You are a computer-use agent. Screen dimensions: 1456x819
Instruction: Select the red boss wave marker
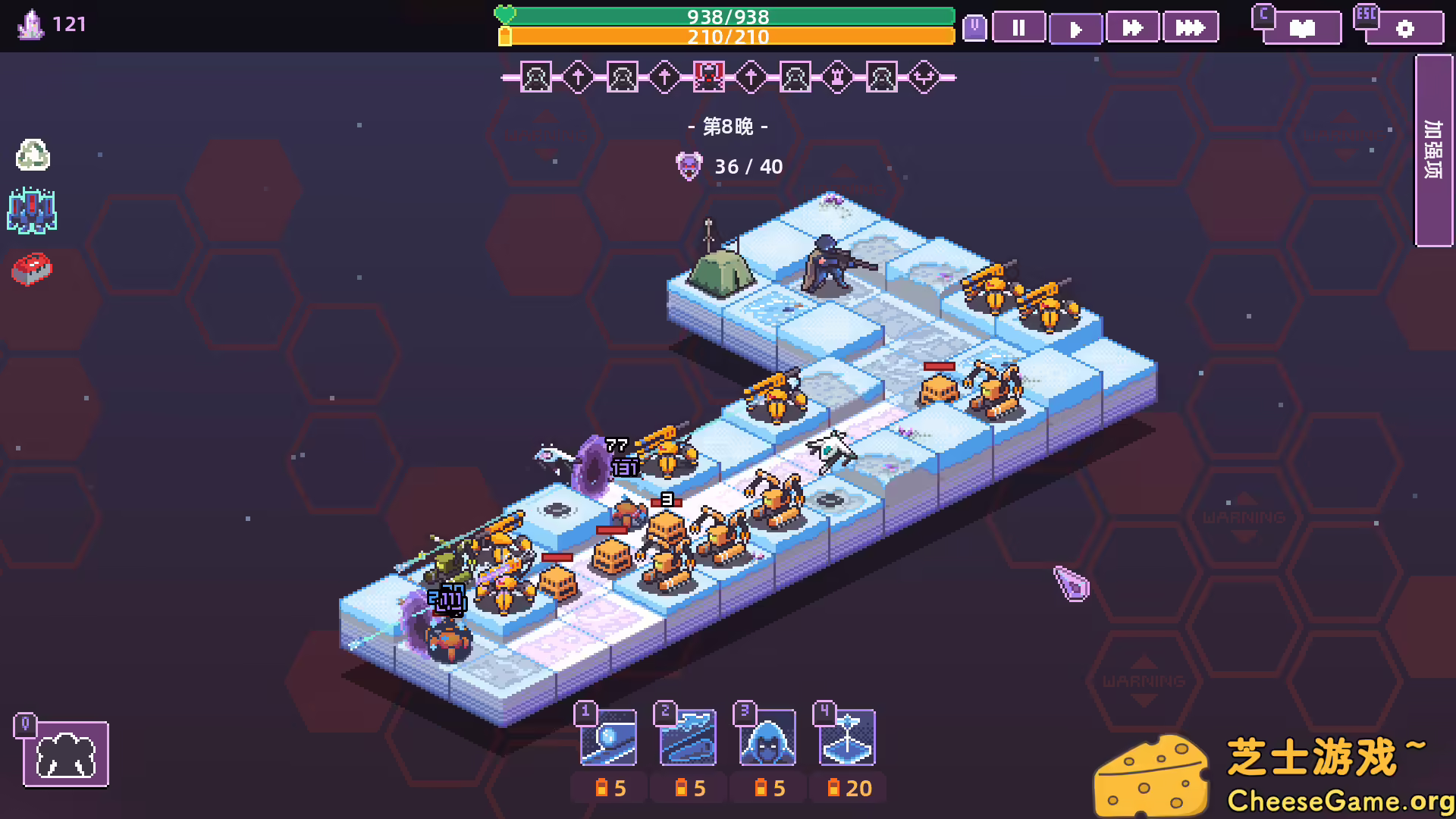click(708, 77)
